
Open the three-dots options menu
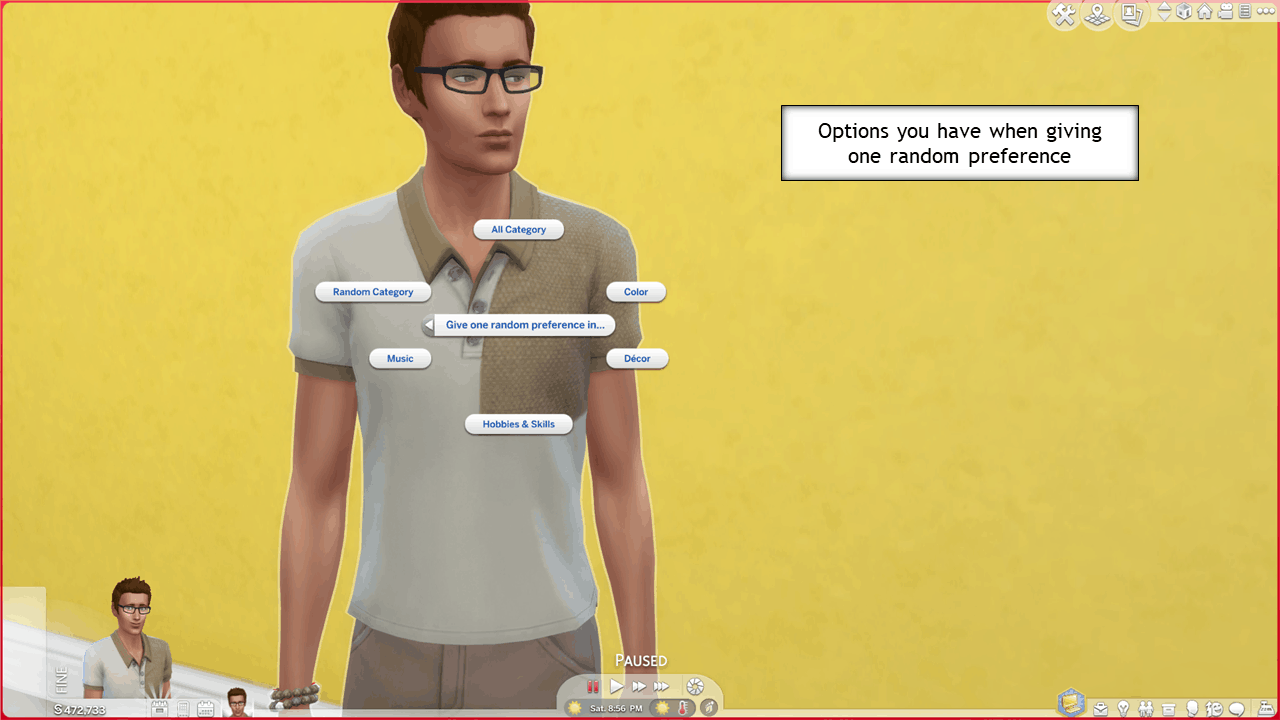click(x=1265, y=12)
